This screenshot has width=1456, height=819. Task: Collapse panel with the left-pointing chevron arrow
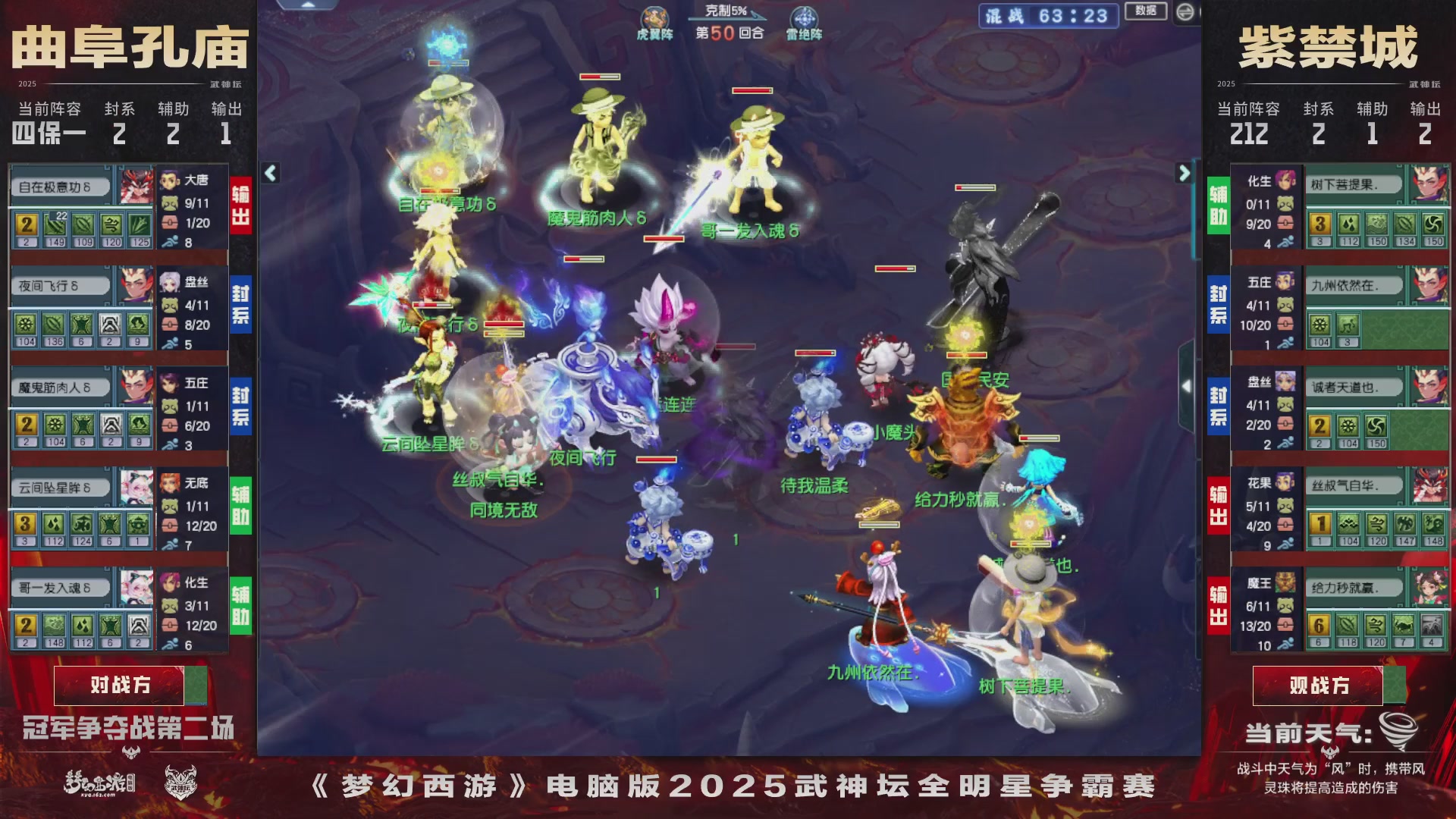click(x=269, y=173)
